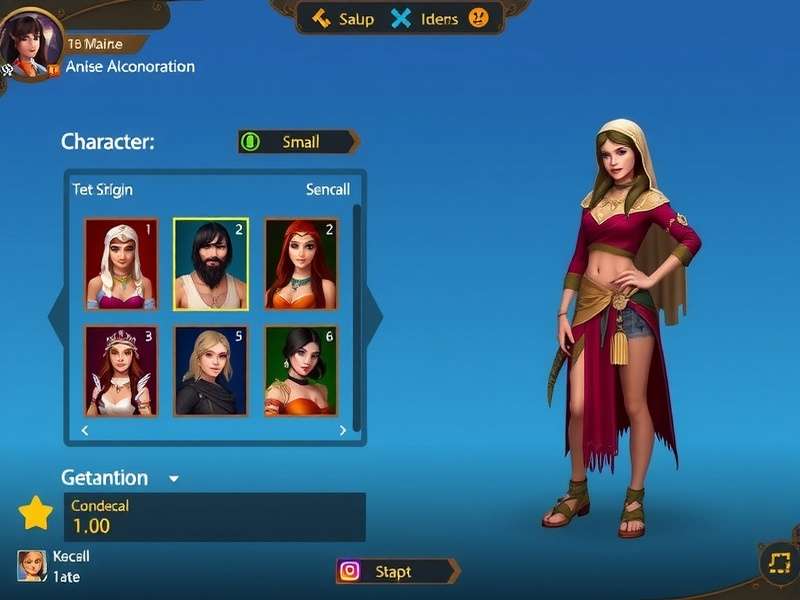800x600 pixels.
Task: Pick the red-haired woman on orange background
Action: pyautogui.click(x=301, y=264)
